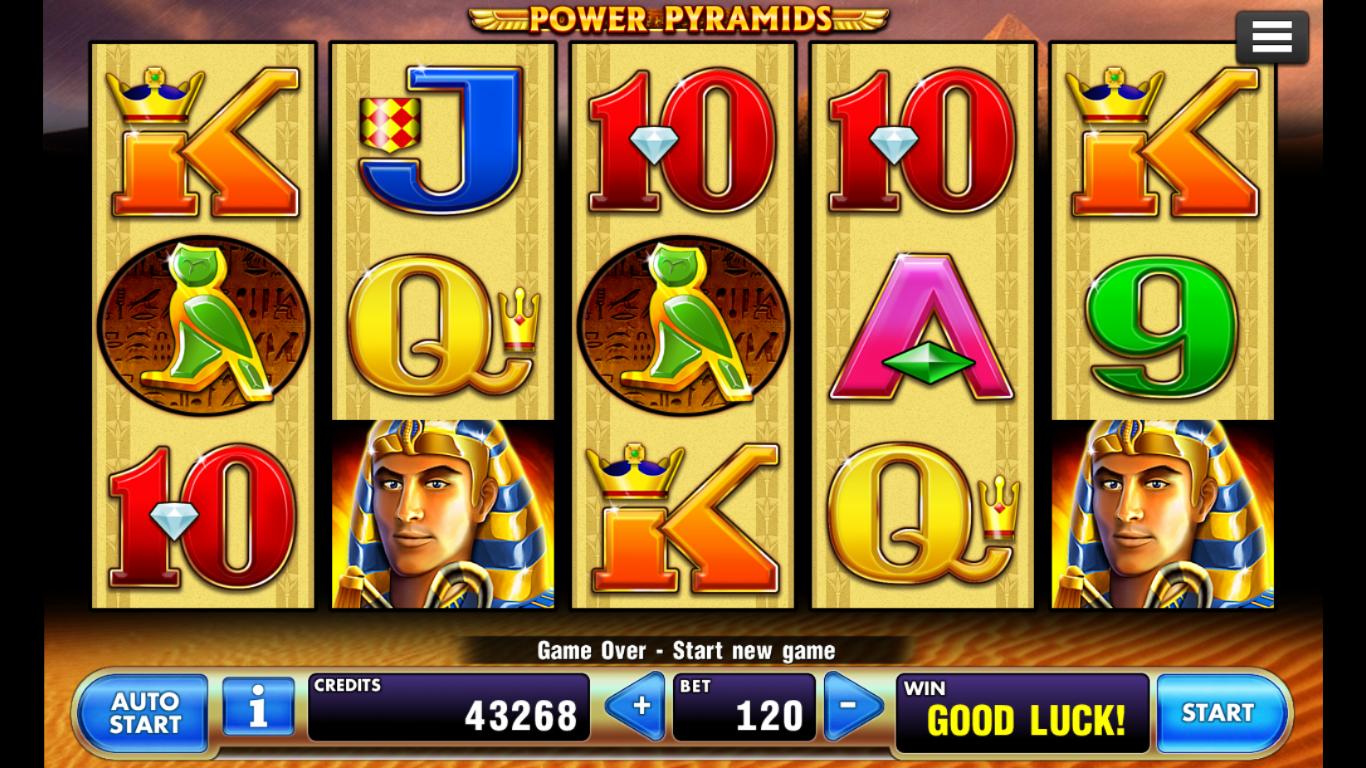Open the hamburger menu
This screenshot has height=768, width=1366.
click(x=1271, y=36)
